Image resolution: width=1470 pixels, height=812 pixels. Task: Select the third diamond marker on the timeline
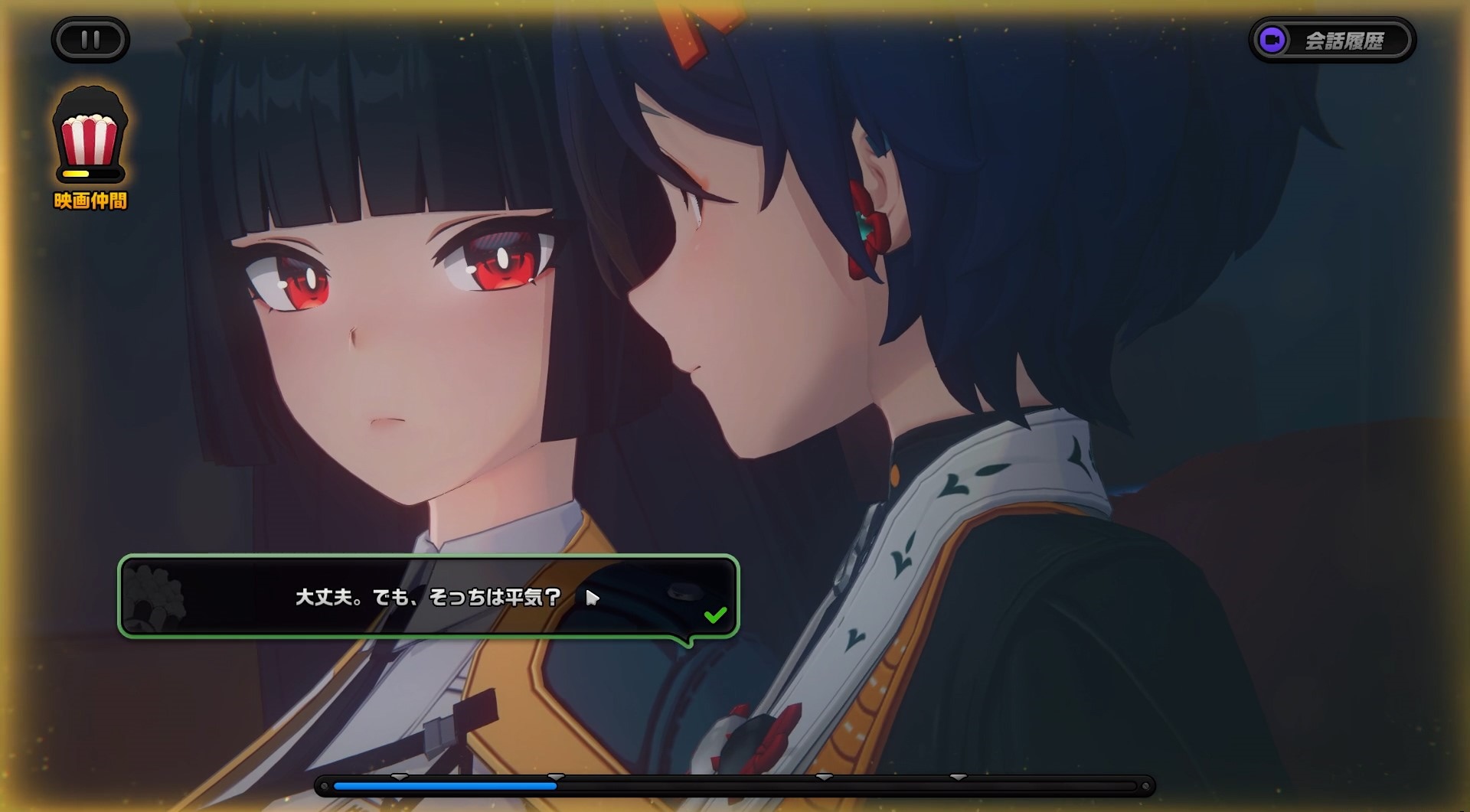[824, 776]
